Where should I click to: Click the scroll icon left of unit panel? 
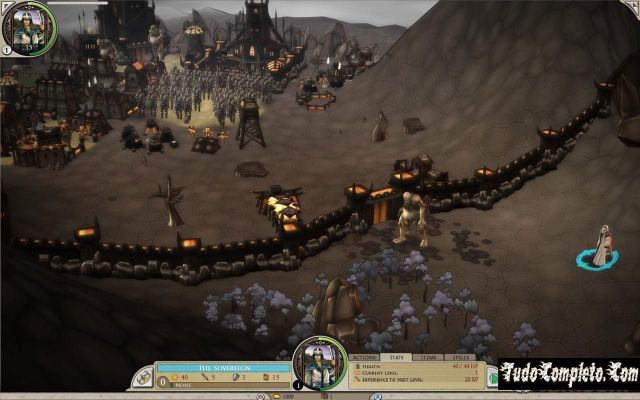145,378
